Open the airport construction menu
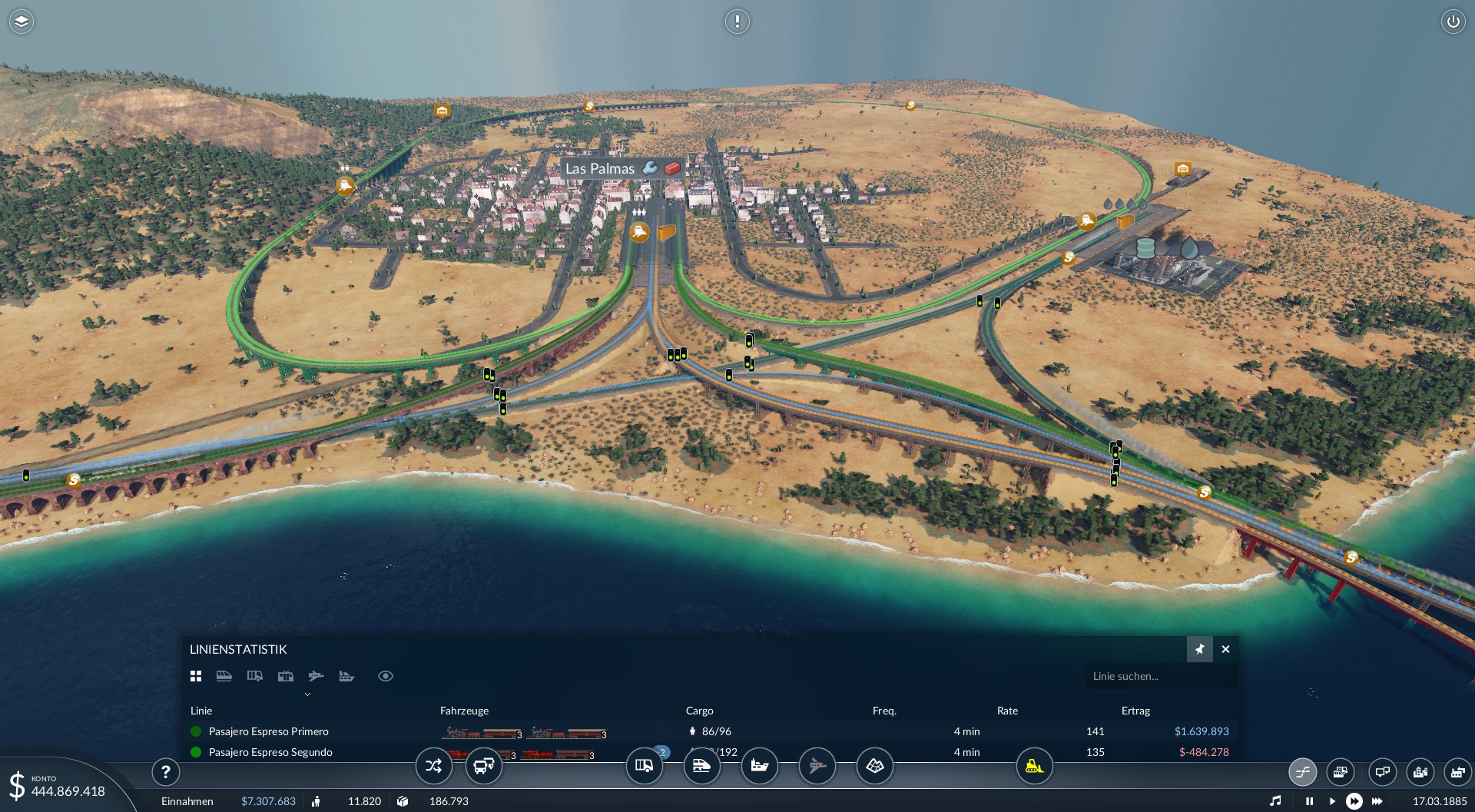 pos(817,766)
